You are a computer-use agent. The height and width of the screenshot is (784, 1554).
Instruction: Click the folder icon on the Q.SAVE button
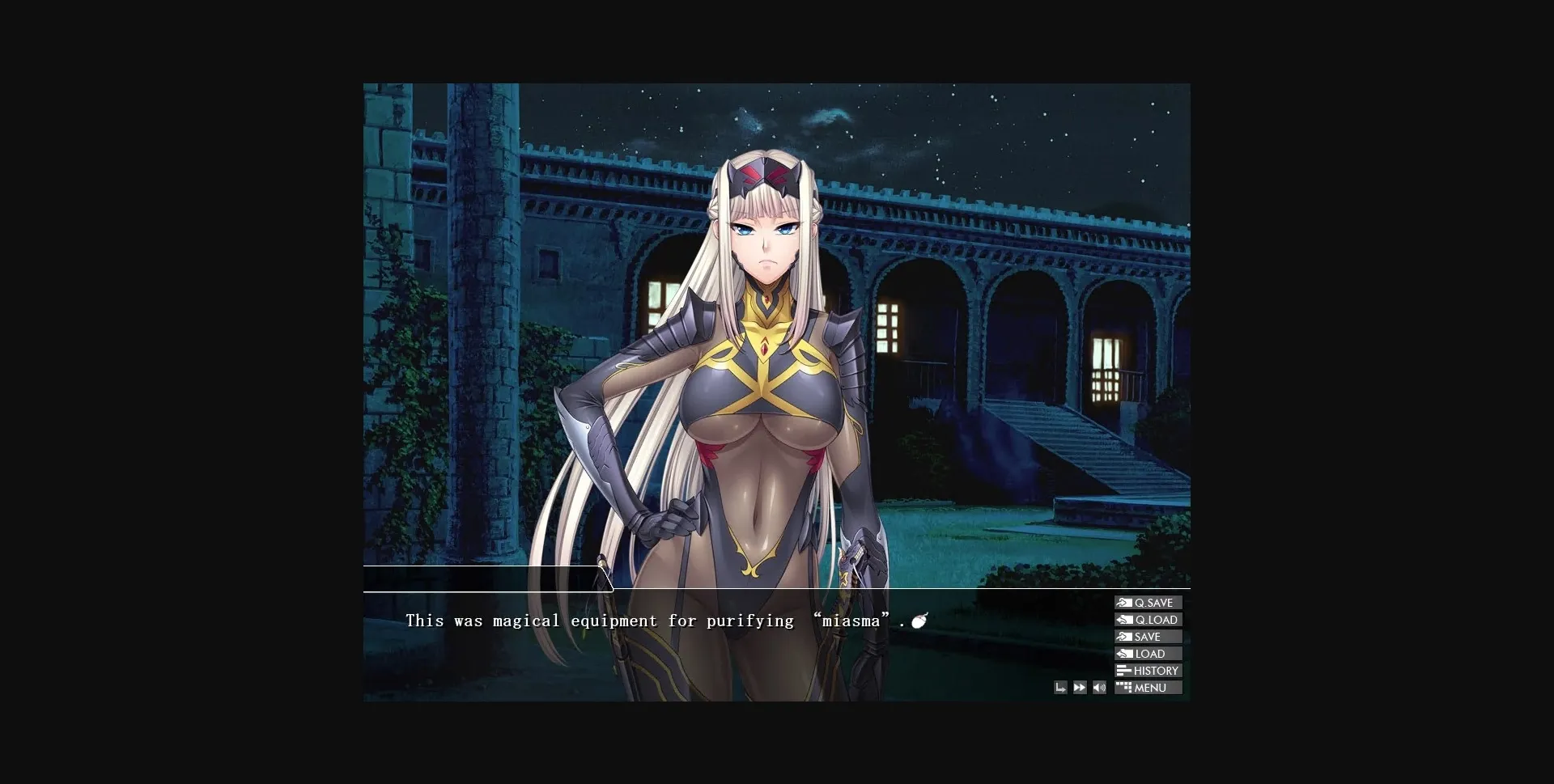click(1125, 603)
